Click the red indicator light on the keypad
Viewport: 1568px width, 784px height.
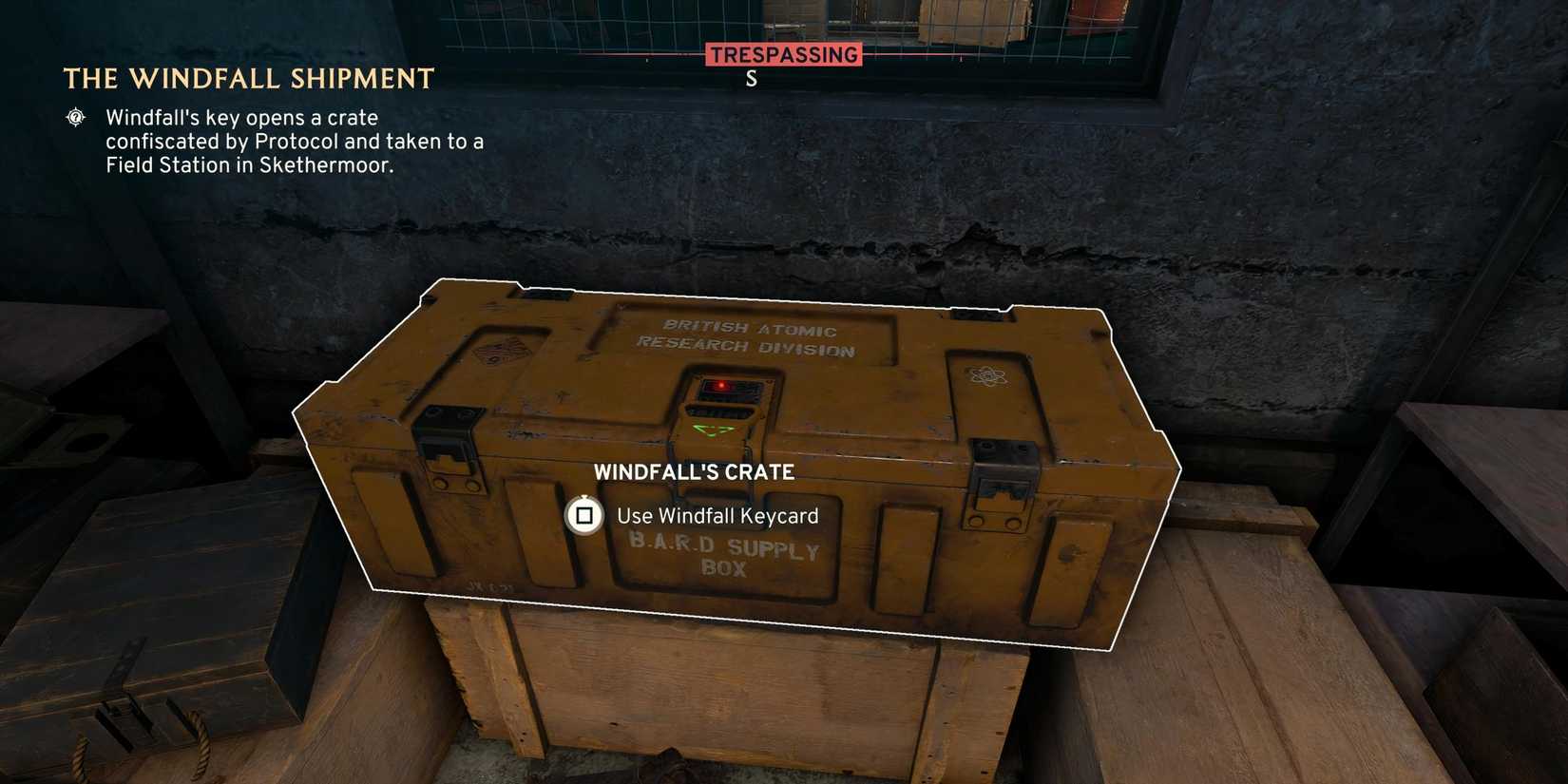(x=720, y=385)
